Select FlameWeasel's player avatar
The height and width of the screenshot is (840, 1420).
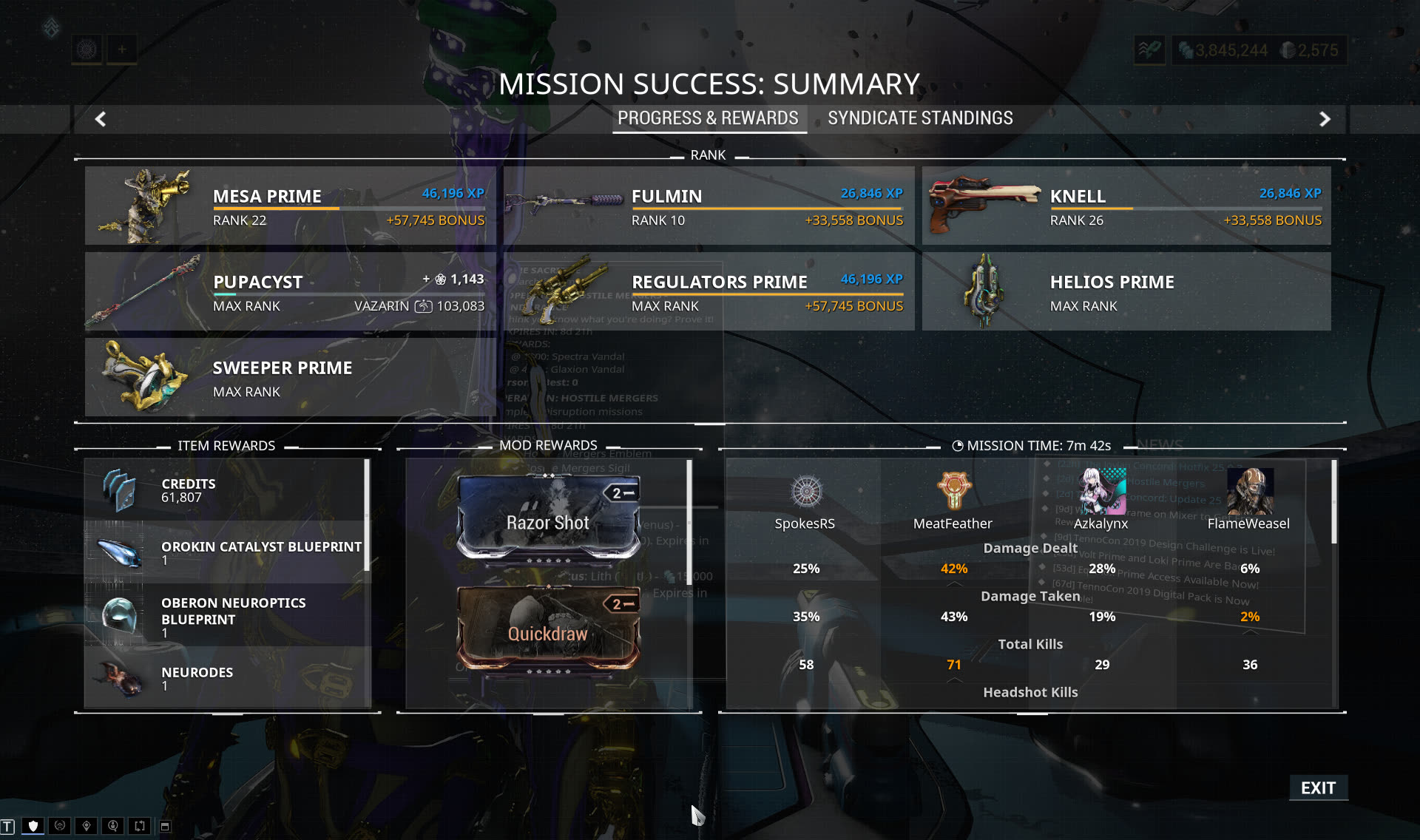click(1249, 491)
